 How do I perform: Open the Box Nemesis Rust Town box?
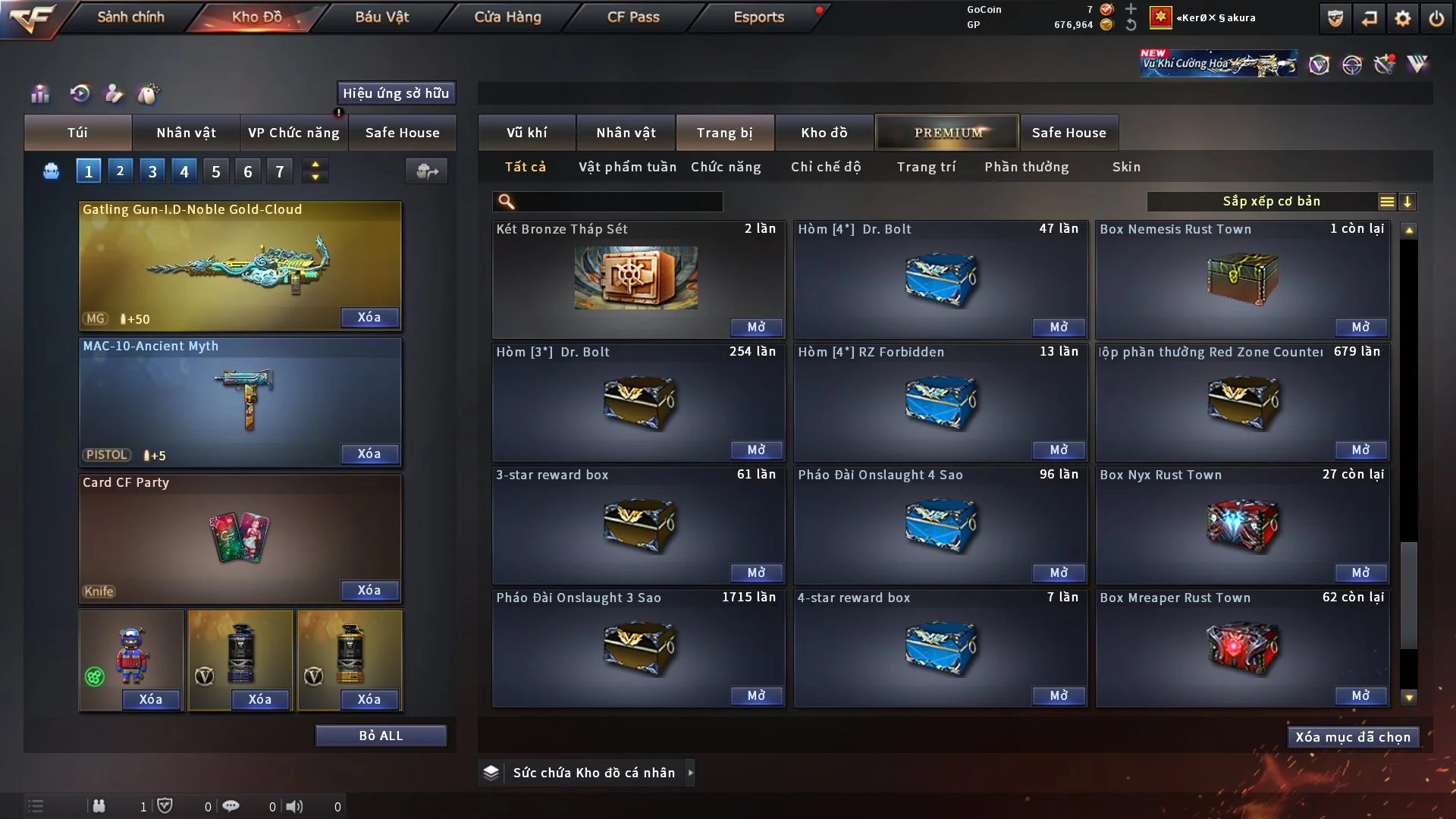point(1360,327)
